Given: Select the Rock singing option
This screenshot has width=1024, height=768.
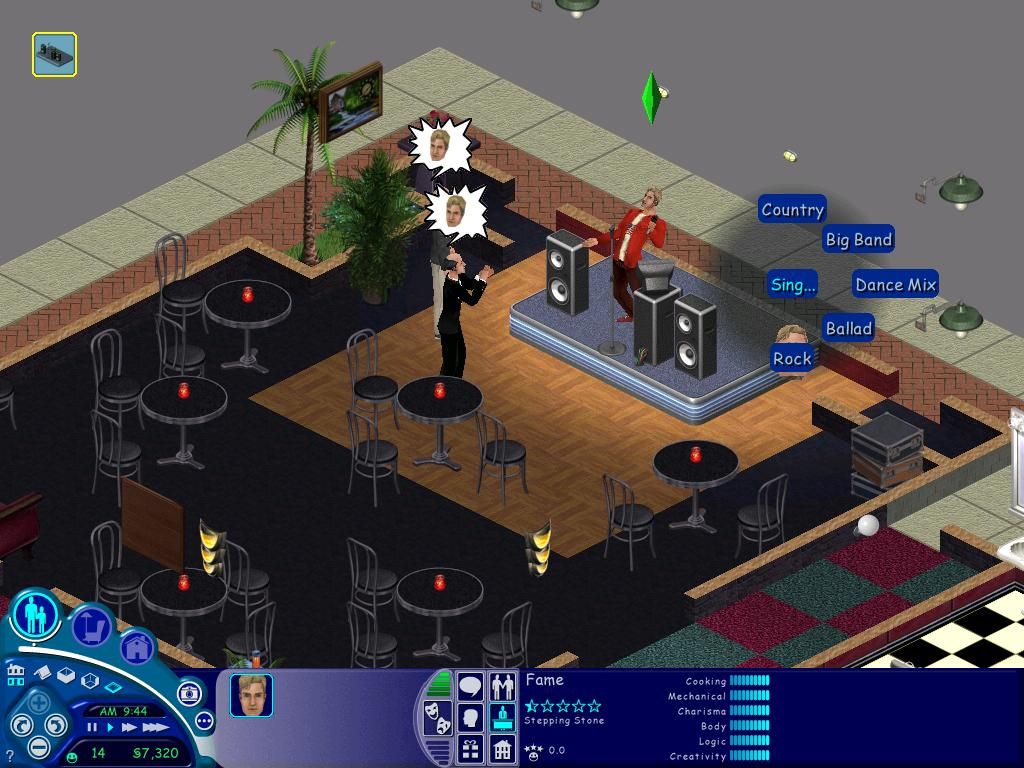Looking at the screenshot, I should [792, 358].
